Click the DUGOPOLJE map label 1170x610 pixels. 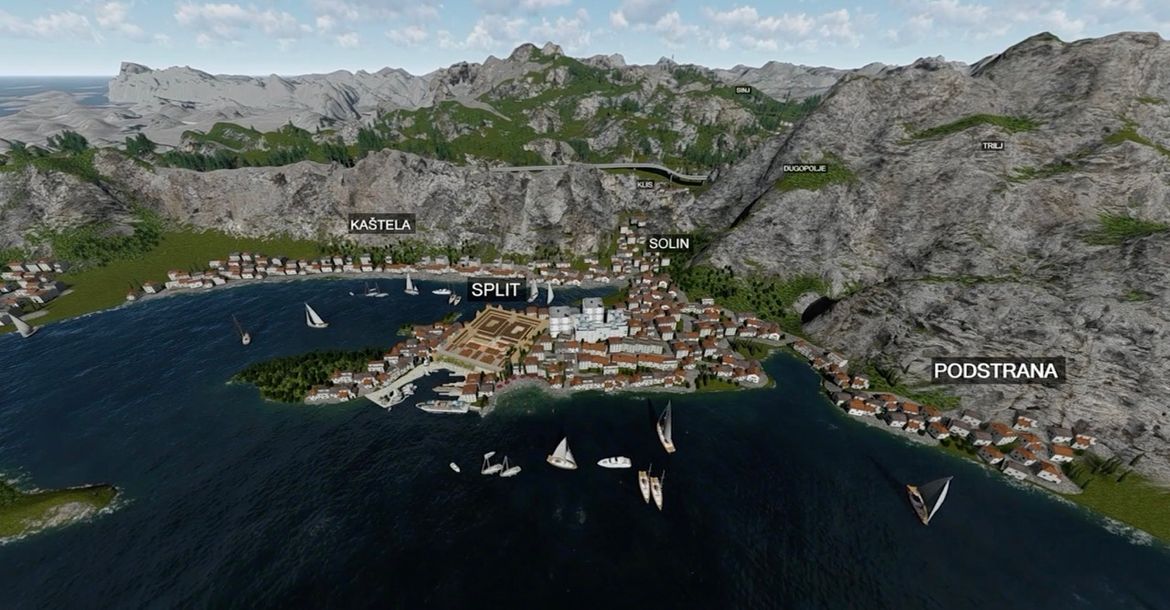pos(805,169)
